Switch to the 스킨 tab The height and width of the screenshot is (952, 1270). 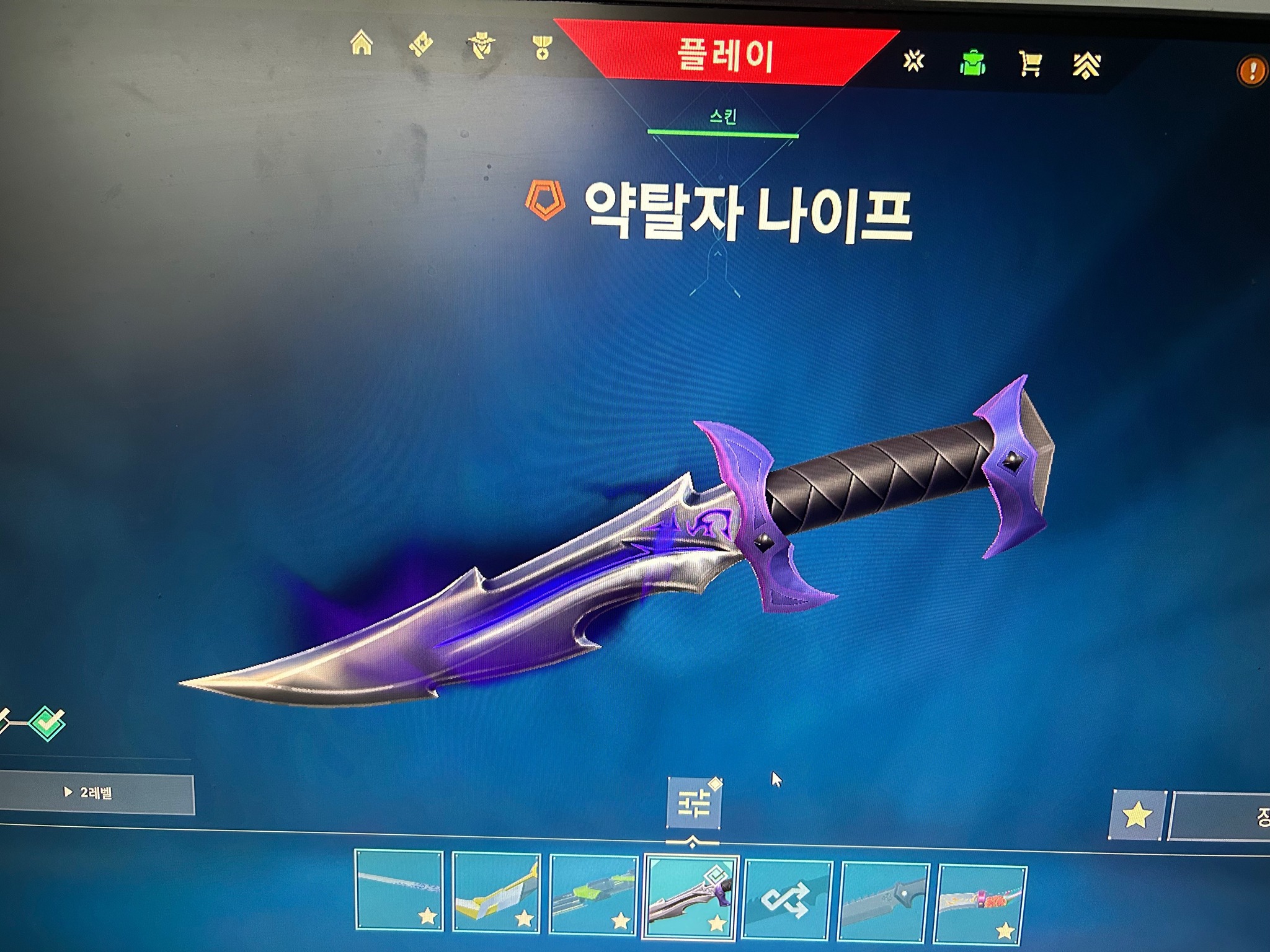pyautogui.click(x=723, y=118)
